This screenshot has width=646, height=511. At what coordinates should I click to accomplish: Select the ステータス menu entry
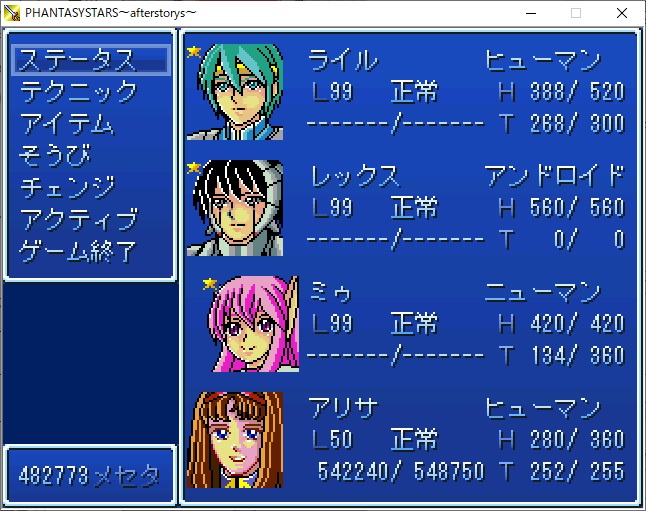tap(78, 60)
